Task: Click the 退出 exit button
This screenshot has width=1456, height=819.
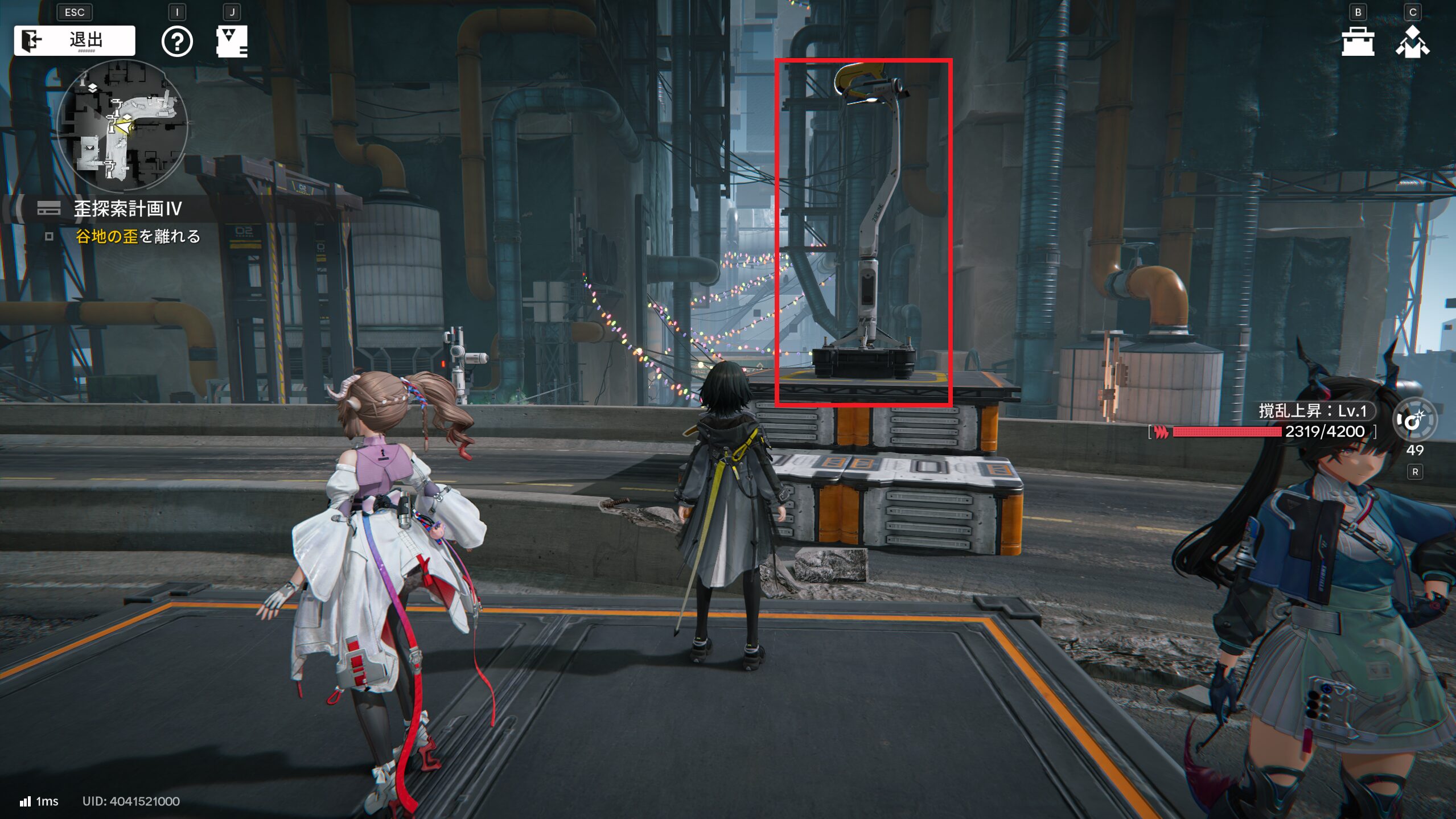Action: (75, 40)
